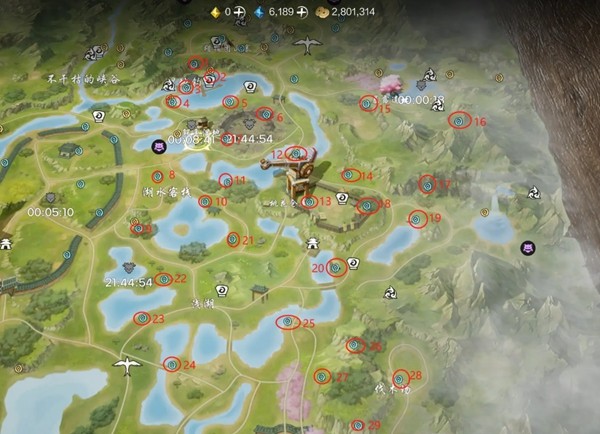Click map marker numbered 14
Screen dimensions: 600x434
[350, 175]
